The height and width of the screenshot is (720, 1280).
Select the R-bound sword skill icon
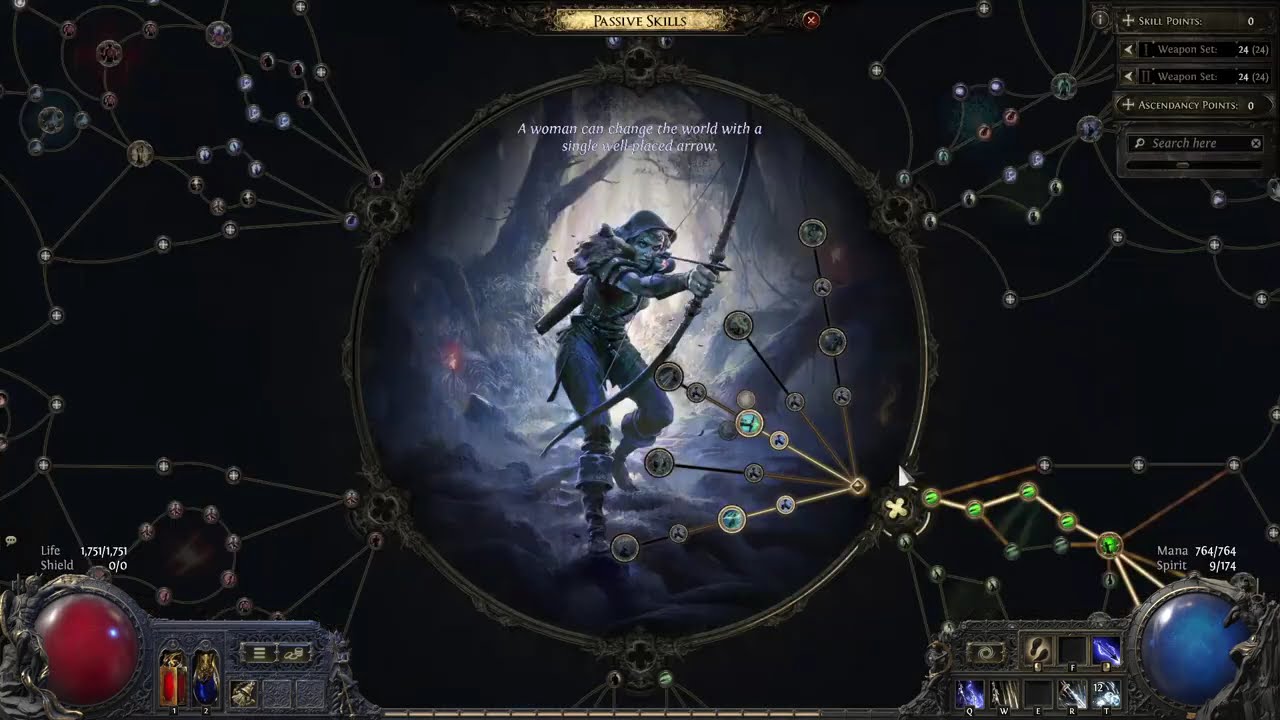tap(1072, 693)
